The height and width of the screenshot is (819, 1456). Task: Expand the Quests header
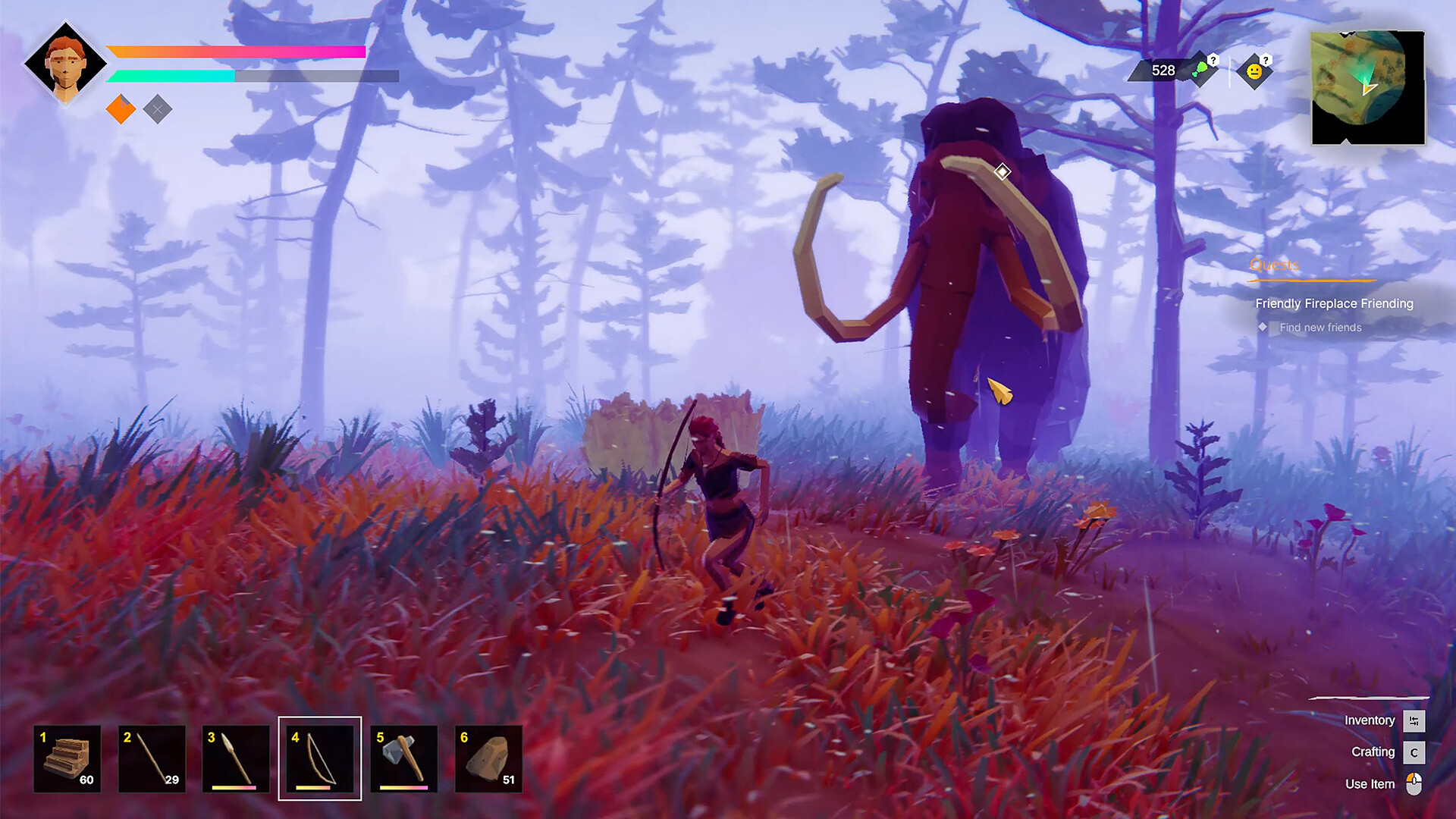(x=1274, y=265)
